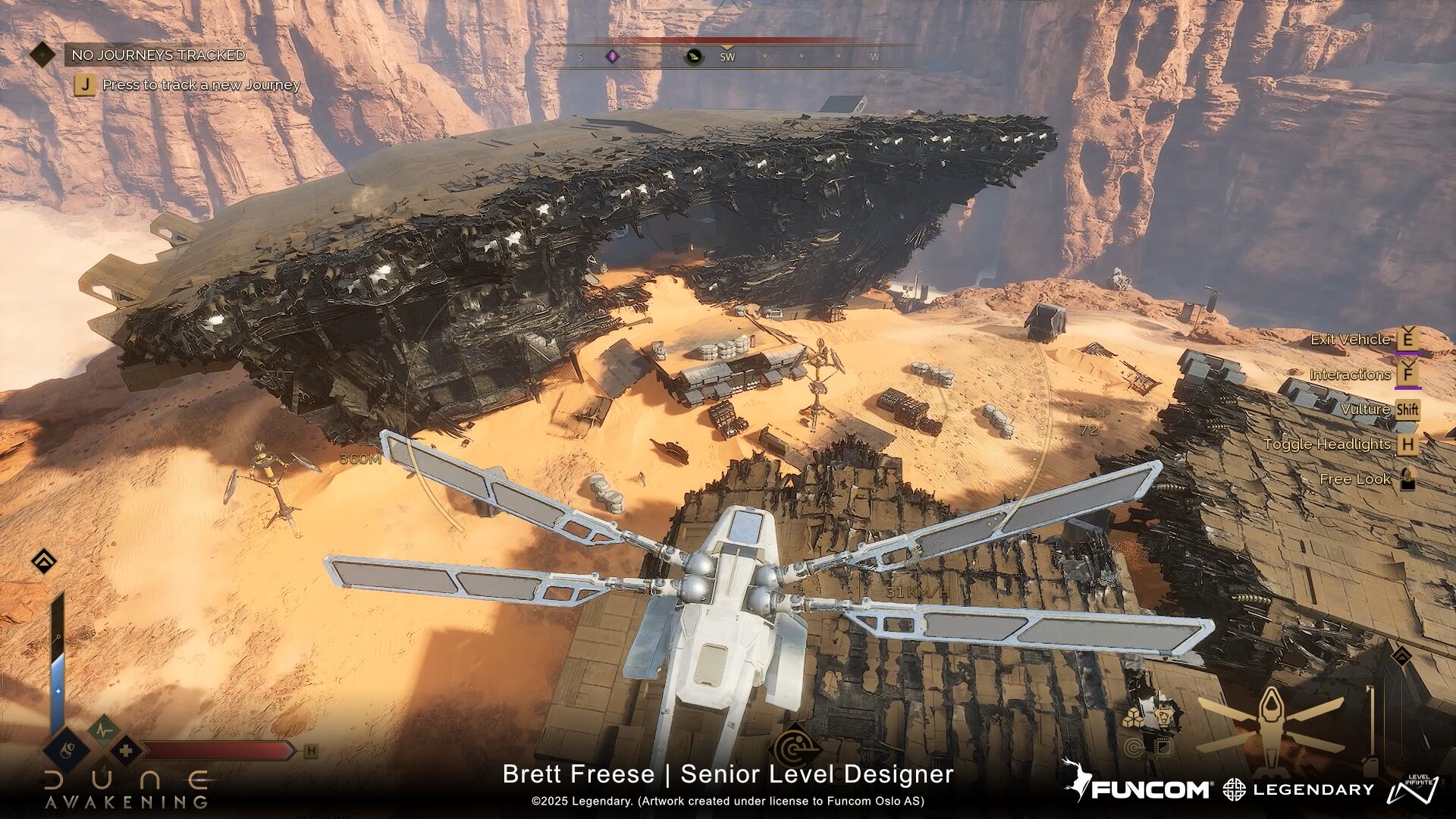Viewport: 1456px width, 819px height.
Task: Open the No Journeys Tracked panel
Action: [x=158, y=55]
